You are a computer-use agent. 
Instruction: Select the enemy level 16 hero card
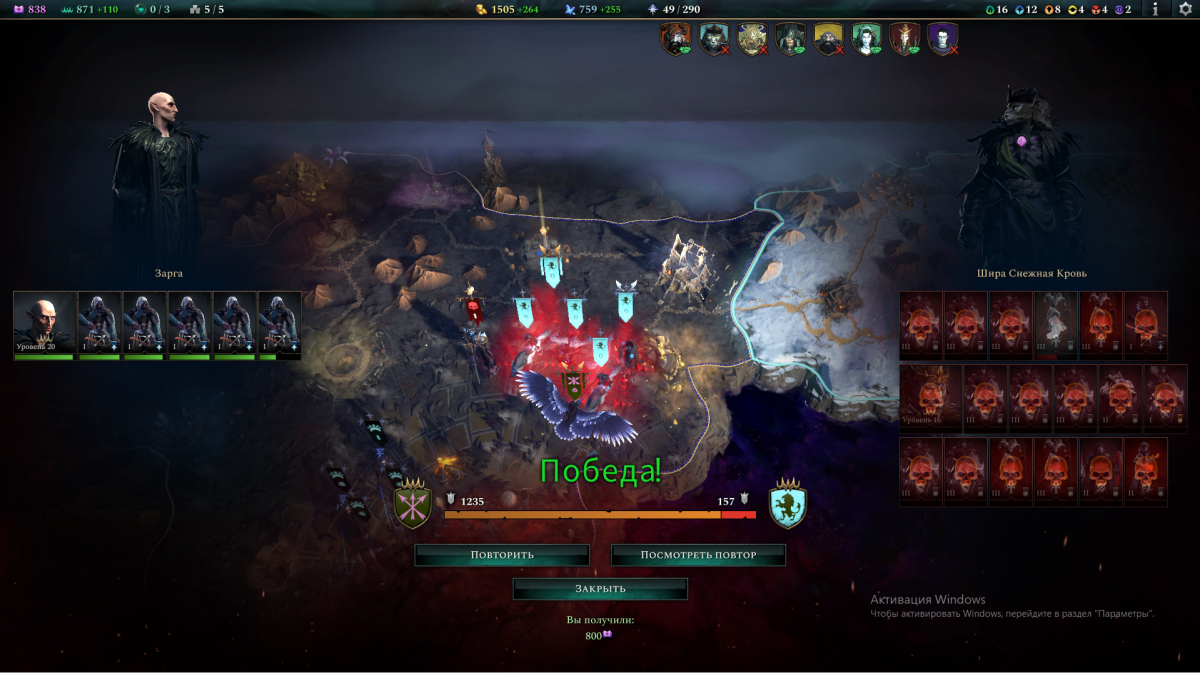click(930, 398)
